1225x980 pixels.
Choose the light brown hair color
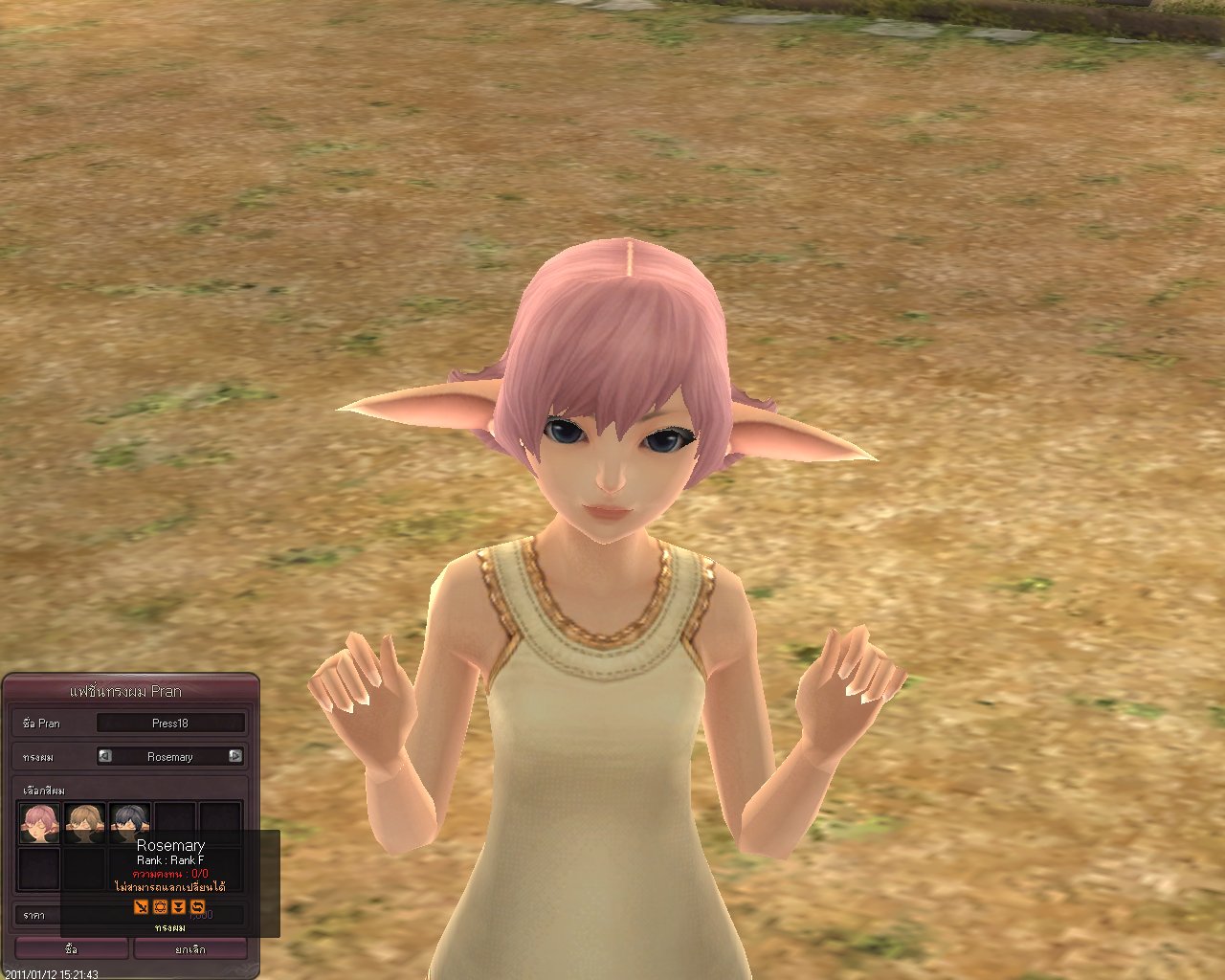[84, 821]
